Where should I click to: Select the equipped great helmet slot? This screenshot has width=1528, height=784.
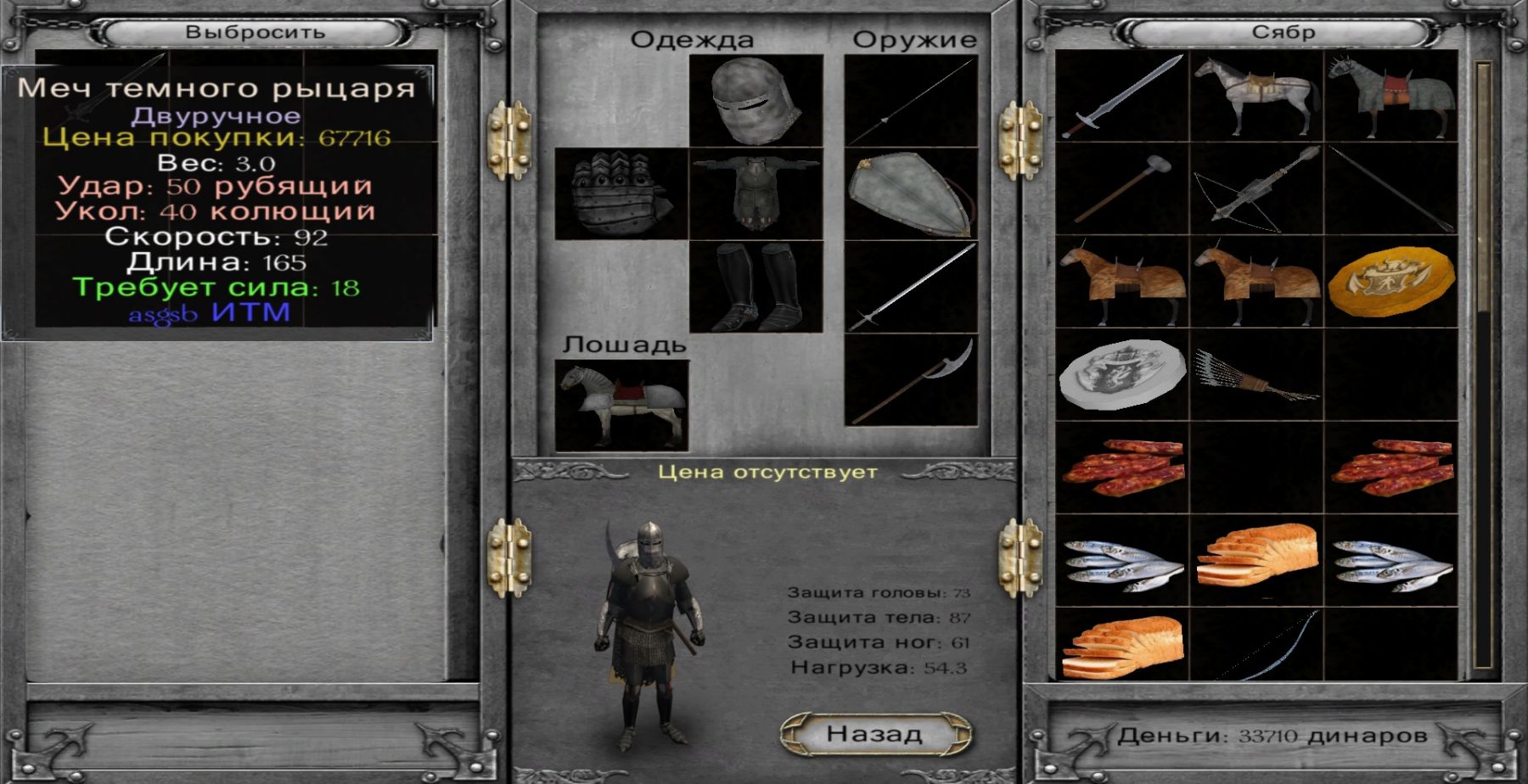point(756,100)
